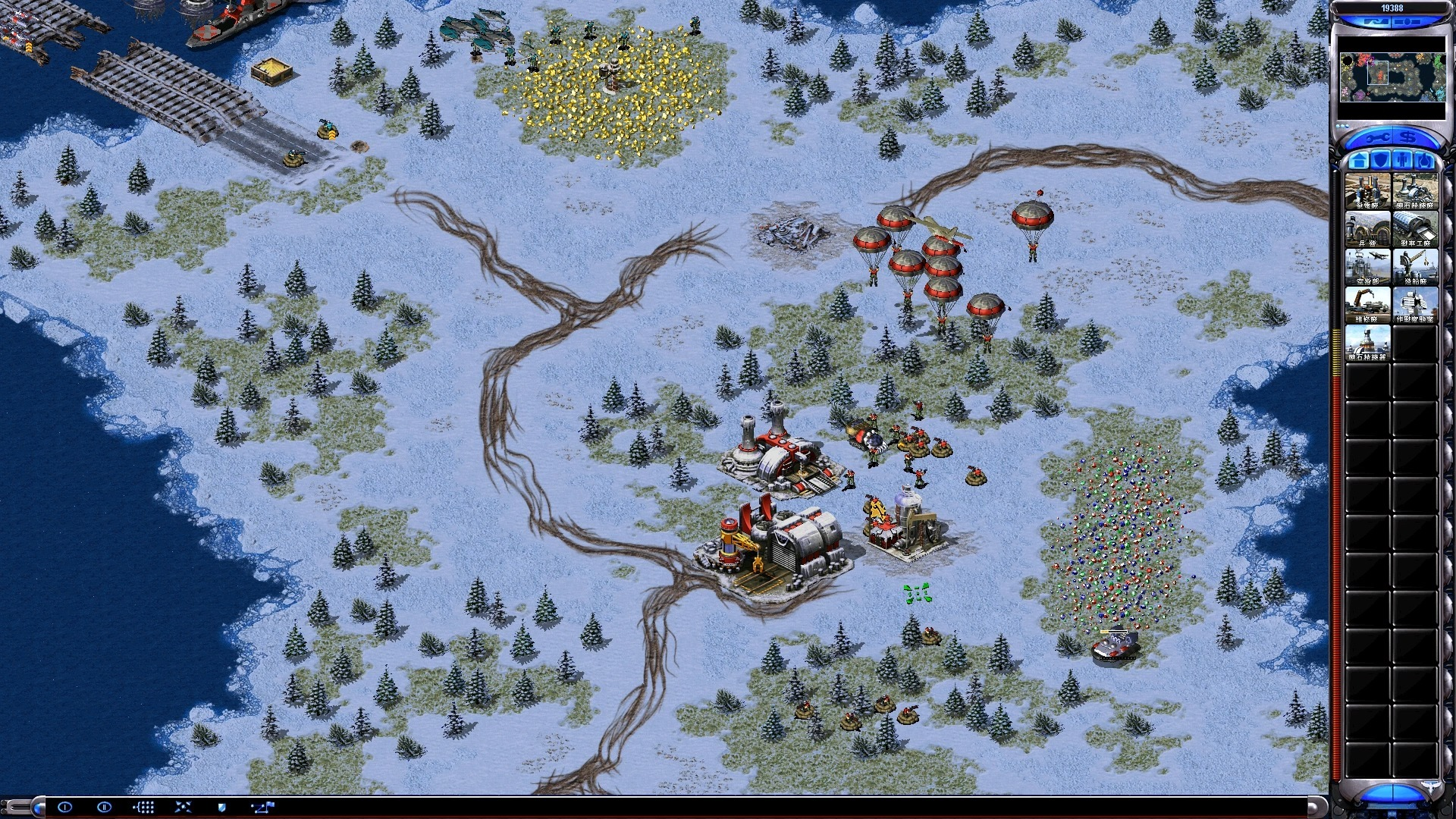Build the ore purifier (礦石精煉器)
This screenshot has height=819, width=1456.
coord(1367,342)
